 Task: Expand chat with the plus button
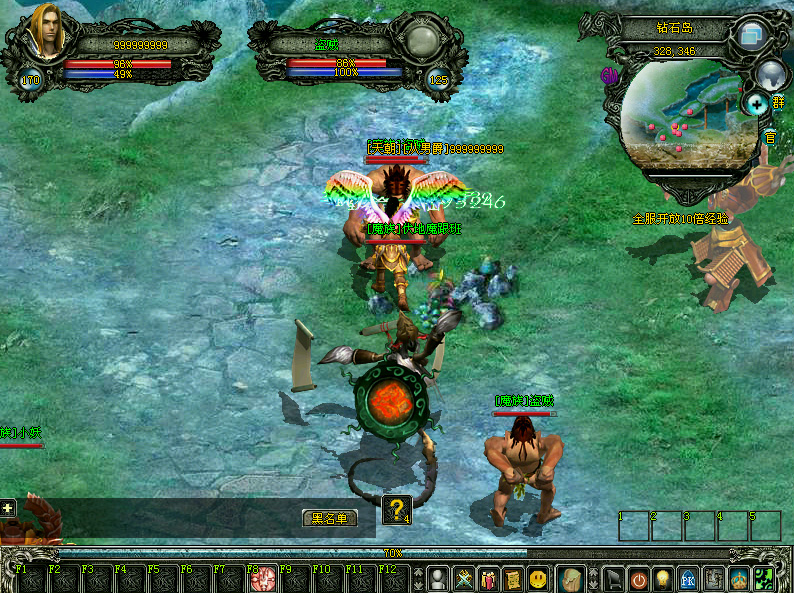pos(8,508)
